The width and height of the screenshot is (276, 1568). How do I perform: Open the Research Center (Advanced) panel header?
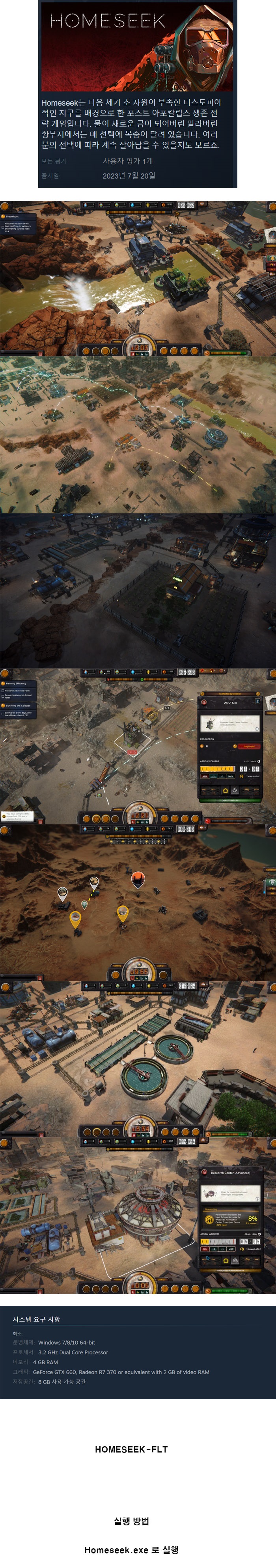pyautogui.click(x=230, y=1172)
